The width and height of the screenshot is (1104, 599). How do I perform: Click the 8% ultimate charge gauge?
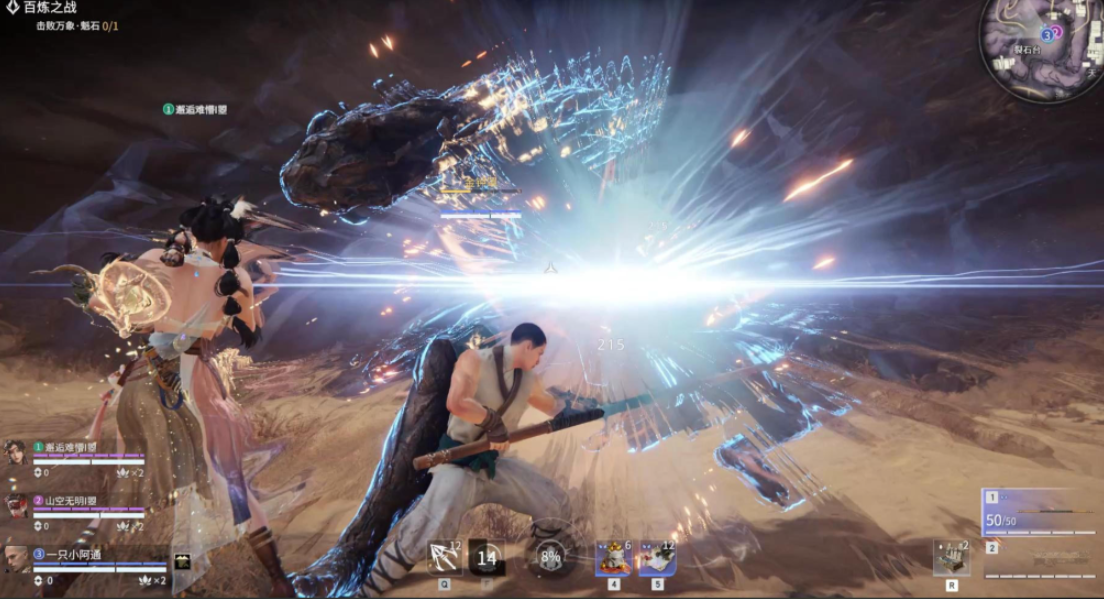(549, 558)
